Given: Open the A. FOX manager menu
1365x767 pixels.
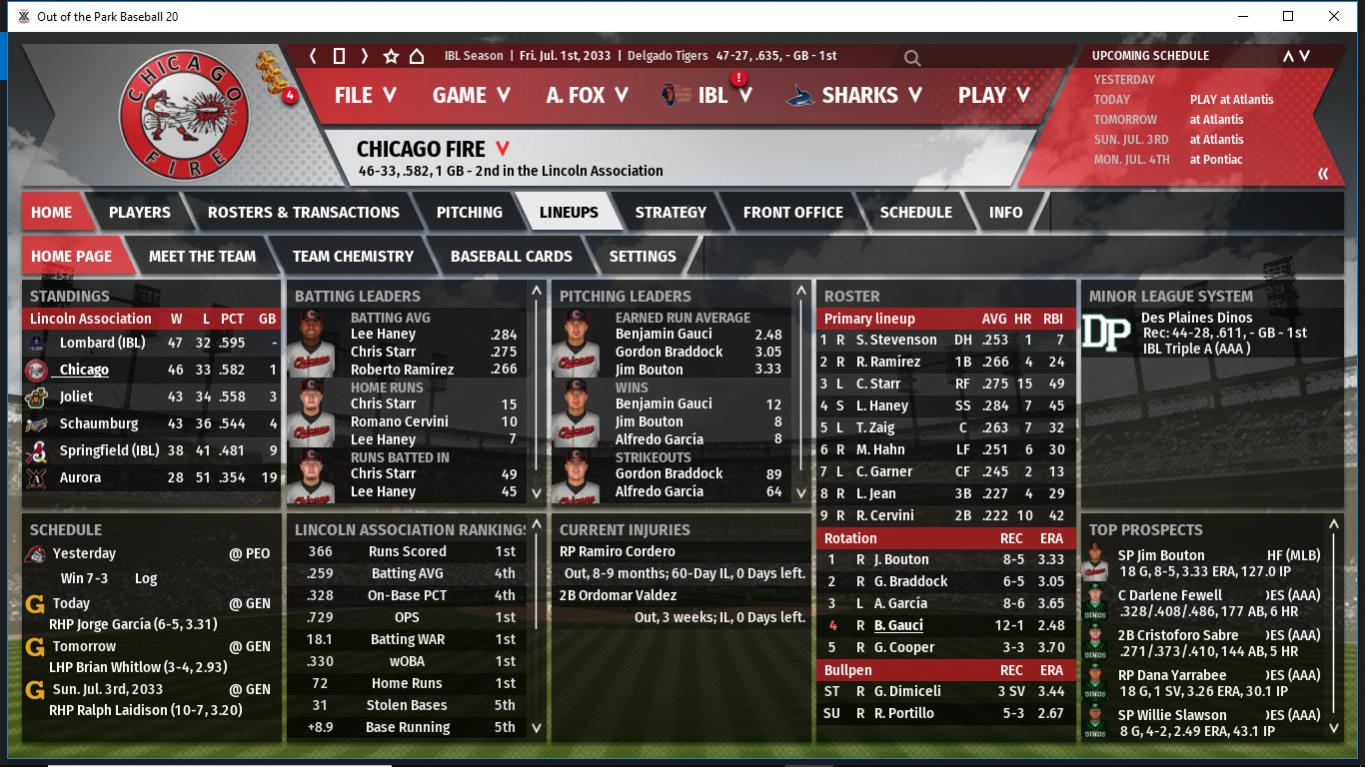Looking at the screenshot, I should 587,95.
